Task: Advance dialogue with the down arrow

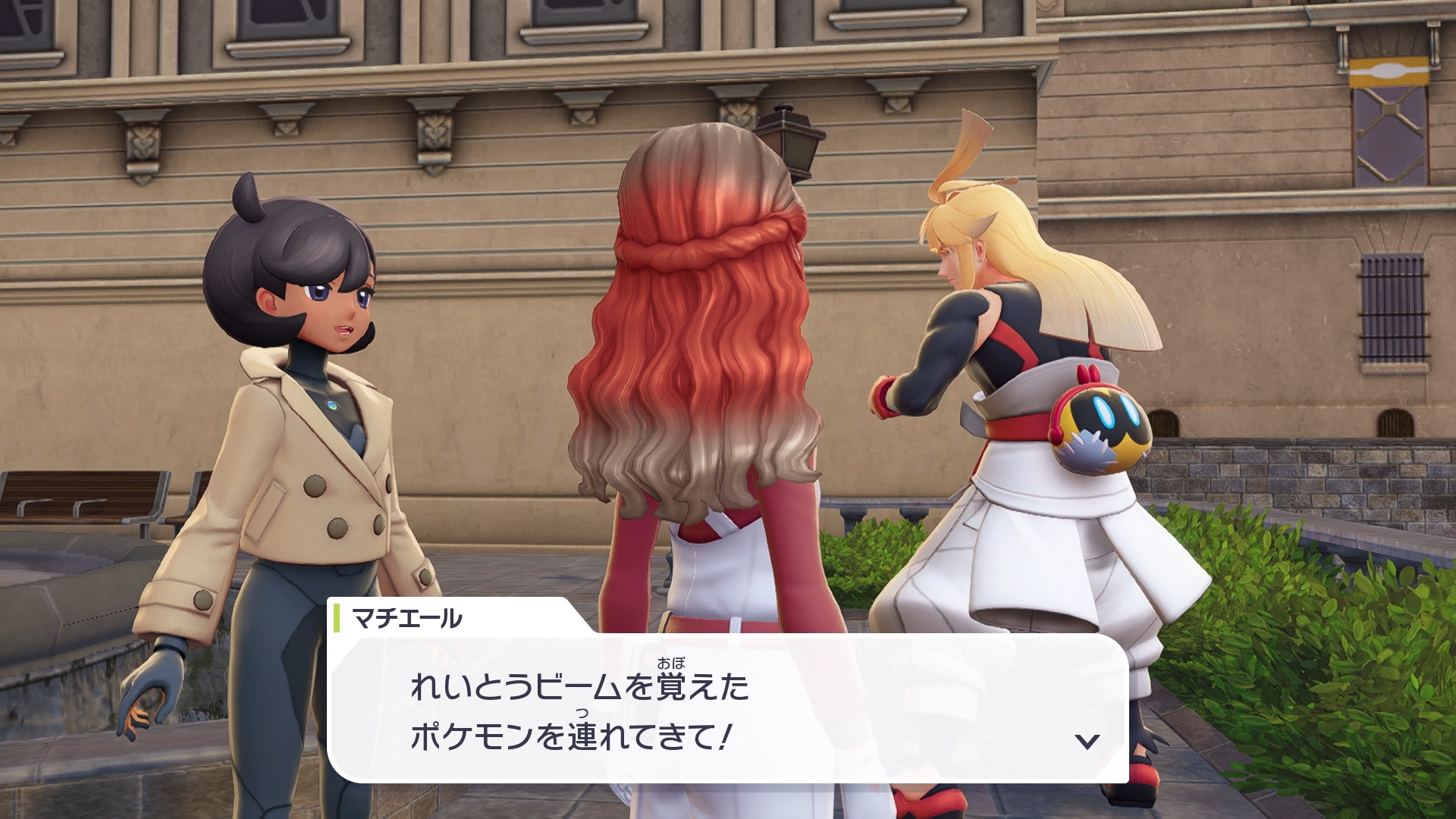Action: coord(1087,741)
